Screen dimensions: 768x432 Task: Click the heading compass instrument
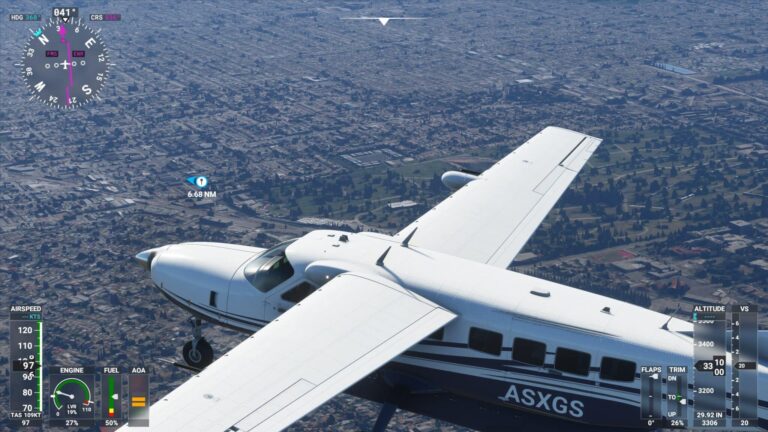point(65,63)
